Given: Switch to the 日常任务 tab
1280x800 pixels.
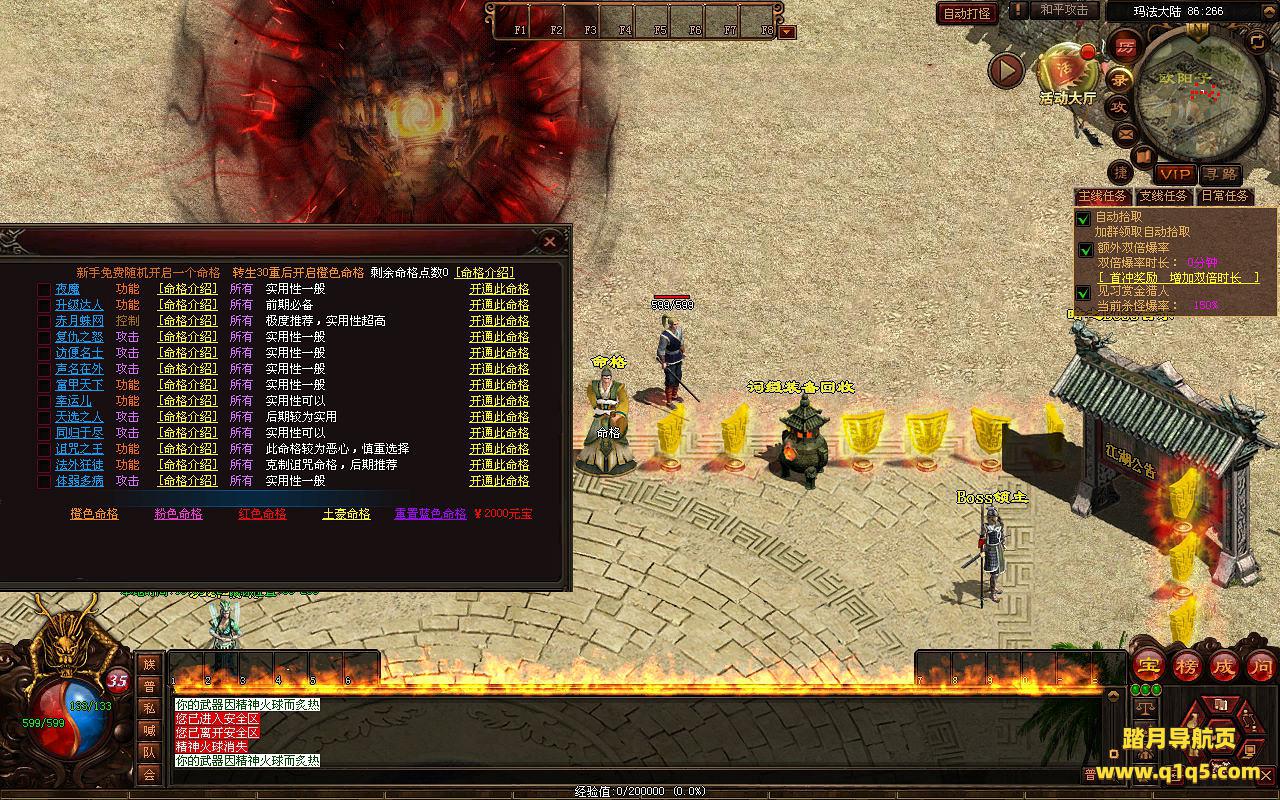Looking at the screenshot, I should click(1225, 197).
